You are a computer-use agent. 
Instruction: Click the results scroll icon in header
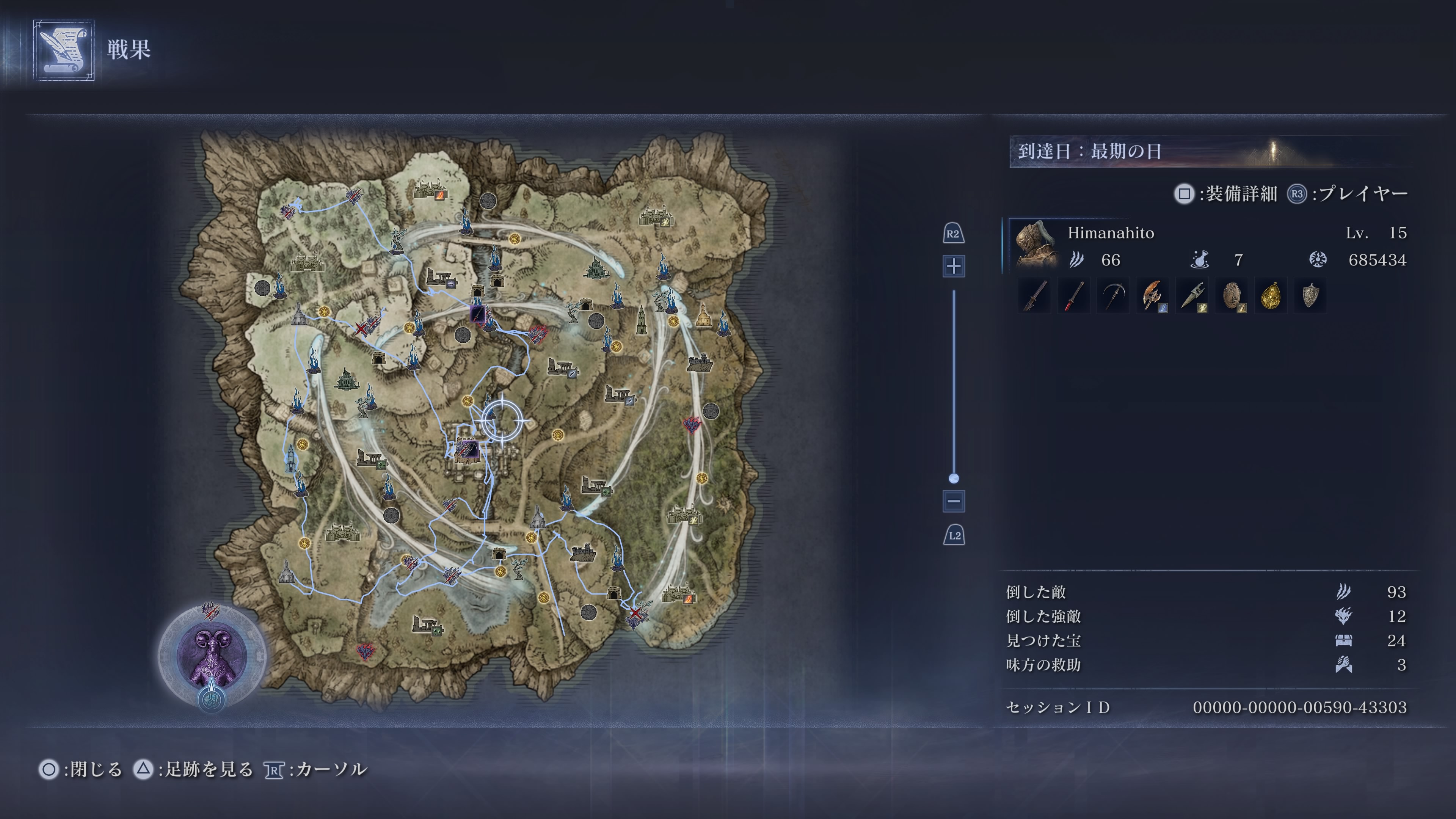coord(63,50)
